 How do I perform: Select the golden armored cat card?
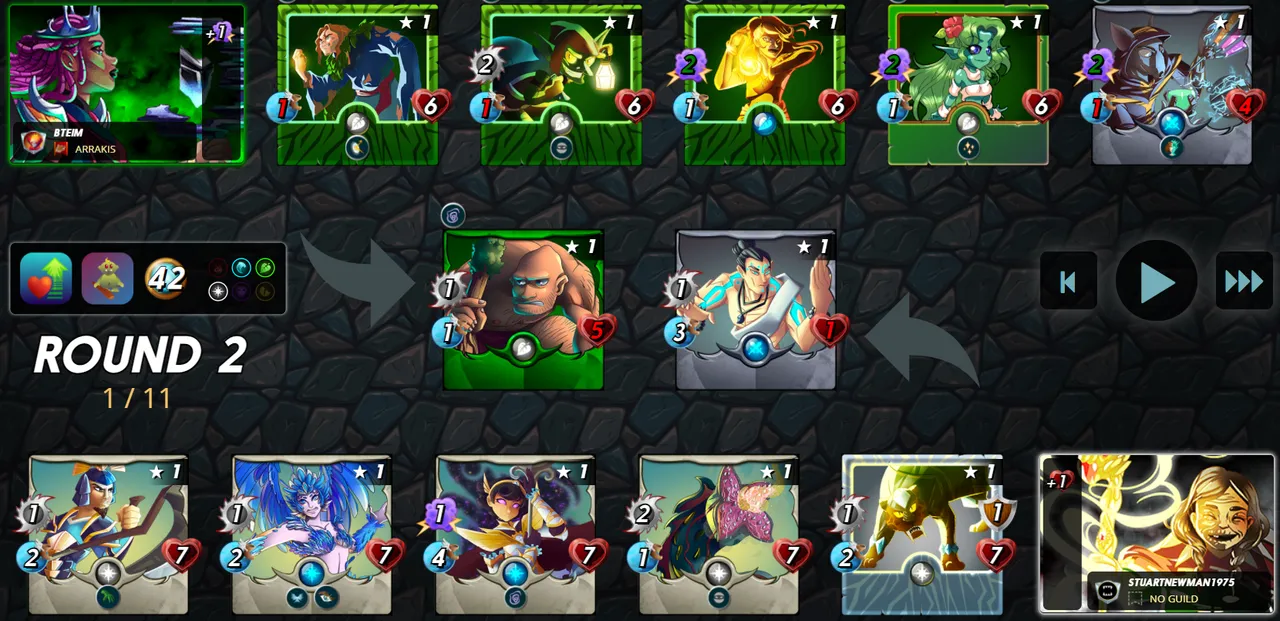click(922, 534)
